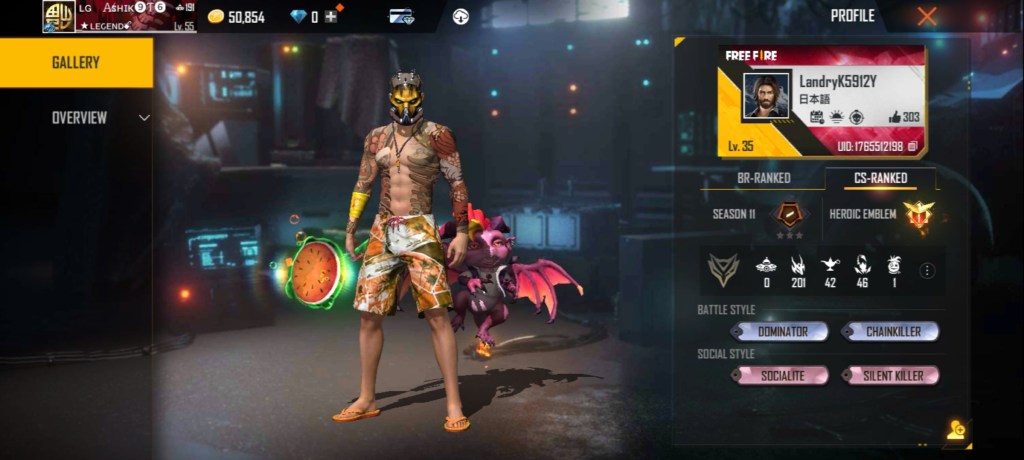View the Heroic Emblem badge
The height and width of the screenshot is (460, 1024).
[916, 214]
